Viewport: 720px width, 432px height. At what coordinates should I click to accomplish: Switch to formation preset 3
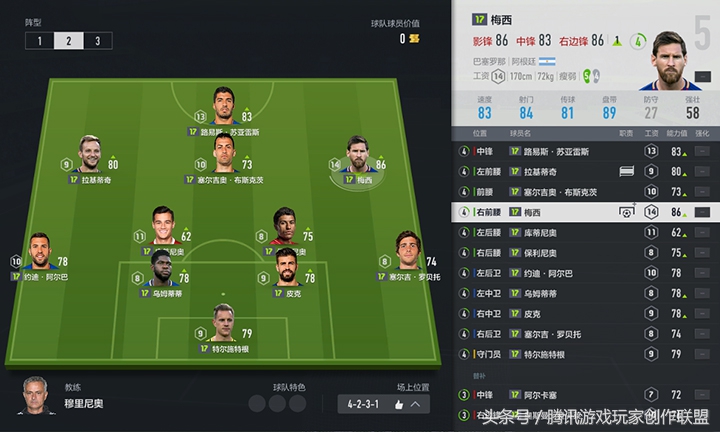(97, 41)
